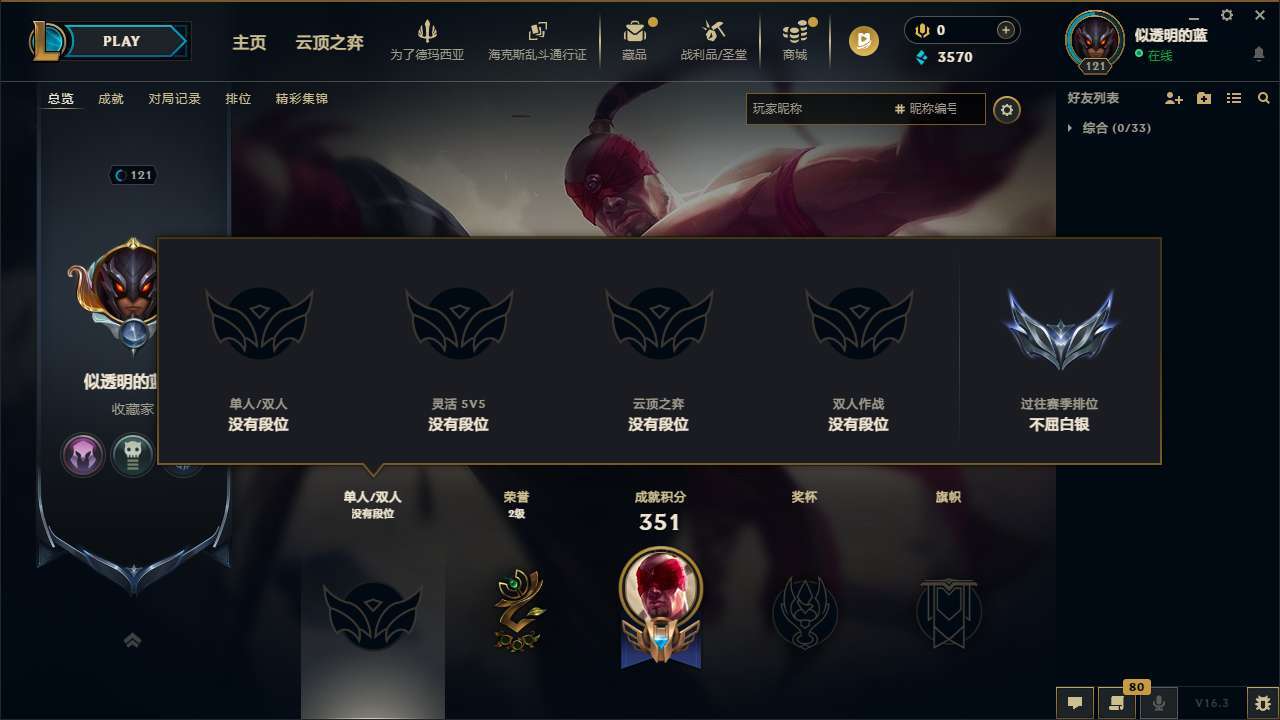Toggle the chat bubble window open
This screenshot has height=720, width=1280.
tap(1074, 702)
